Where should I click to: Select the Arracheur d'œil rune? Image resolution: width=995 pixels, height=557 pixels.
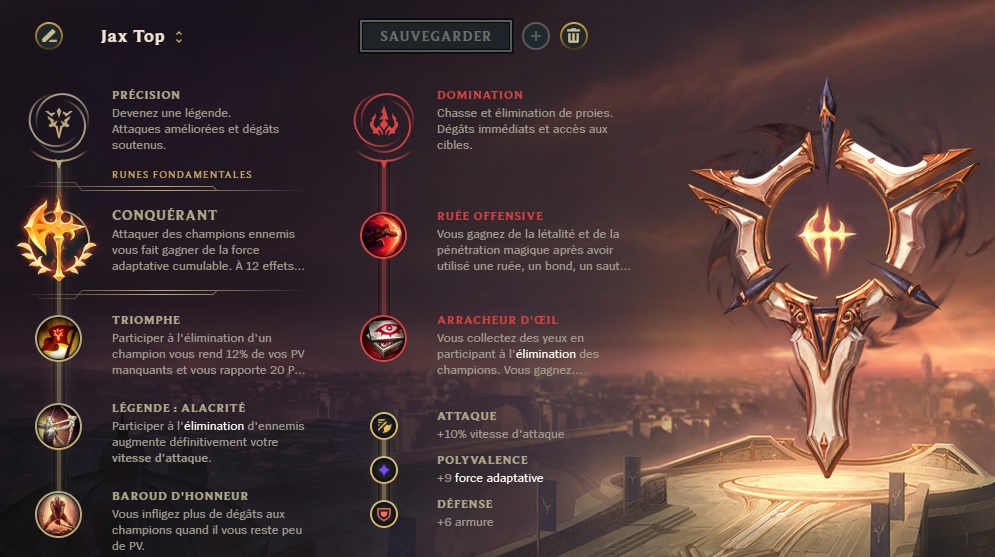coord(383,338)
